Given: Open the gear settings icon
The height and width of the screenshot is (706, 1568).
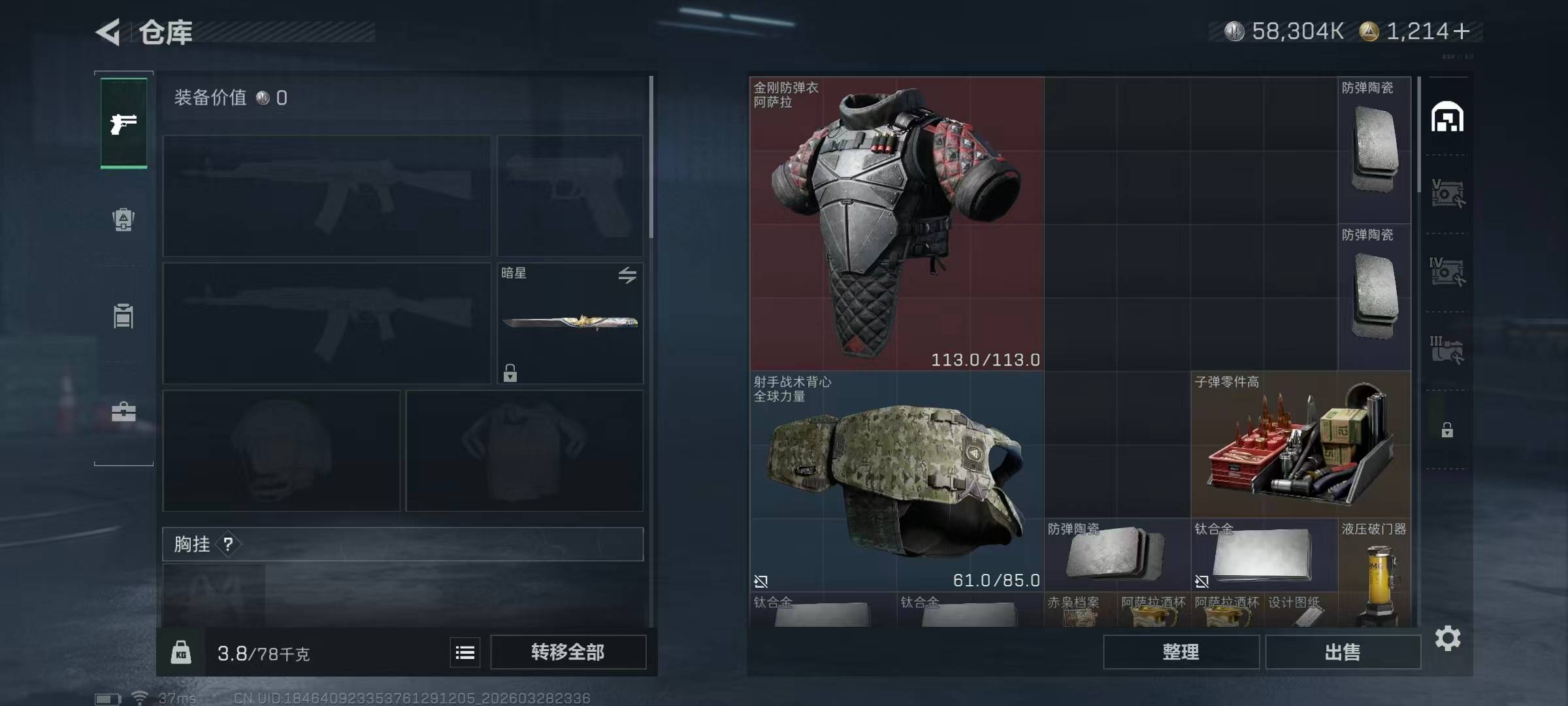Looking at the screenshot, I should (1448, 638).
